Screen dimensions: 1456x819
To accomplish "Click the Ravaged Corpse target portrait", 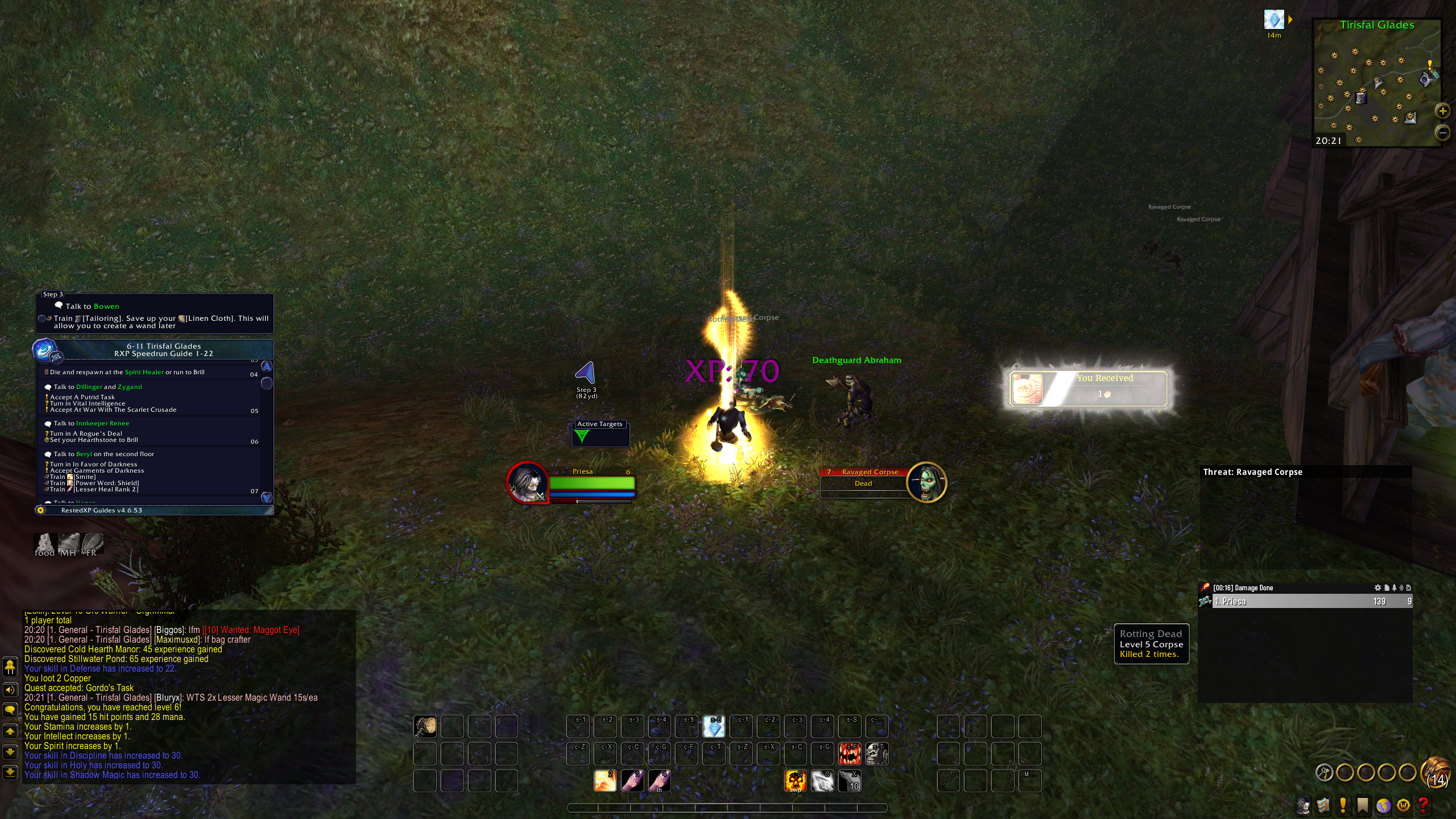I will tap(926, 482).
